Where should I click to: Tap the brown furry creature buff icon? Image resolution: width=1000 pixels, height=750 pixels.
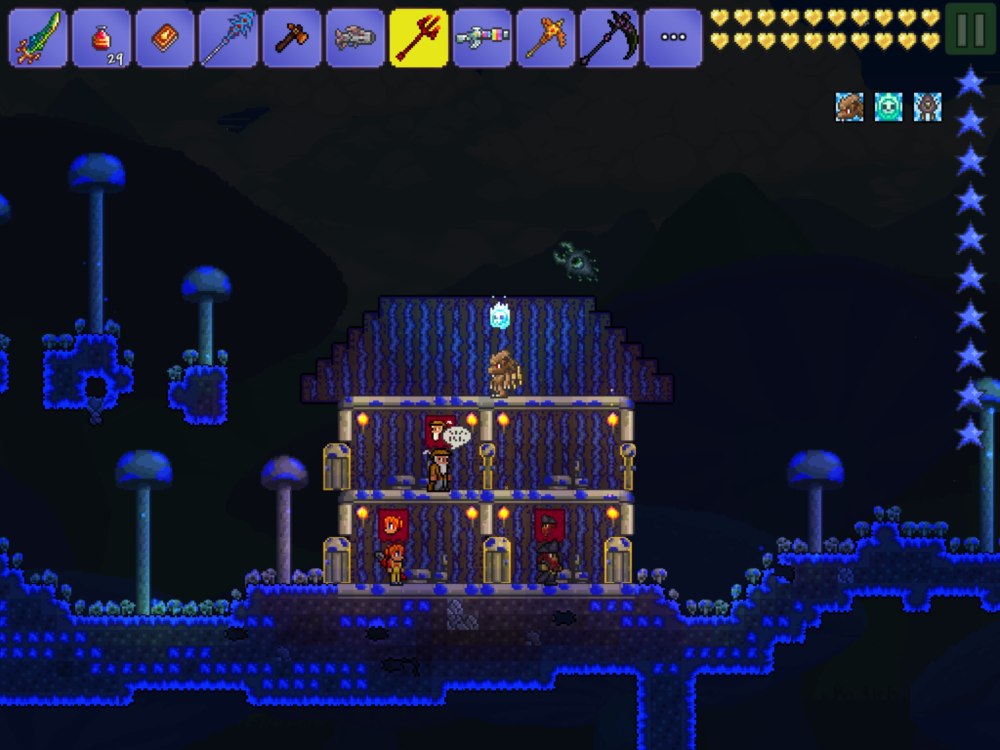tap(850, 107)
